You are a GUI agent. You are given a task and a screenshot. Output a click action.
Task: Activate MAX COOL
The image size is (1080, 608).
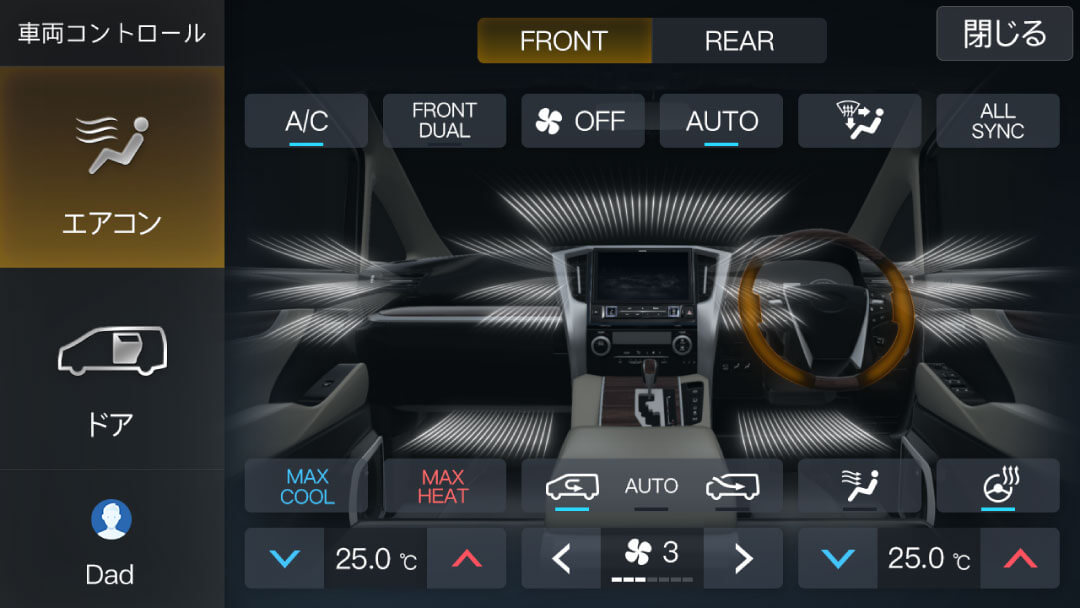point(306,486)
